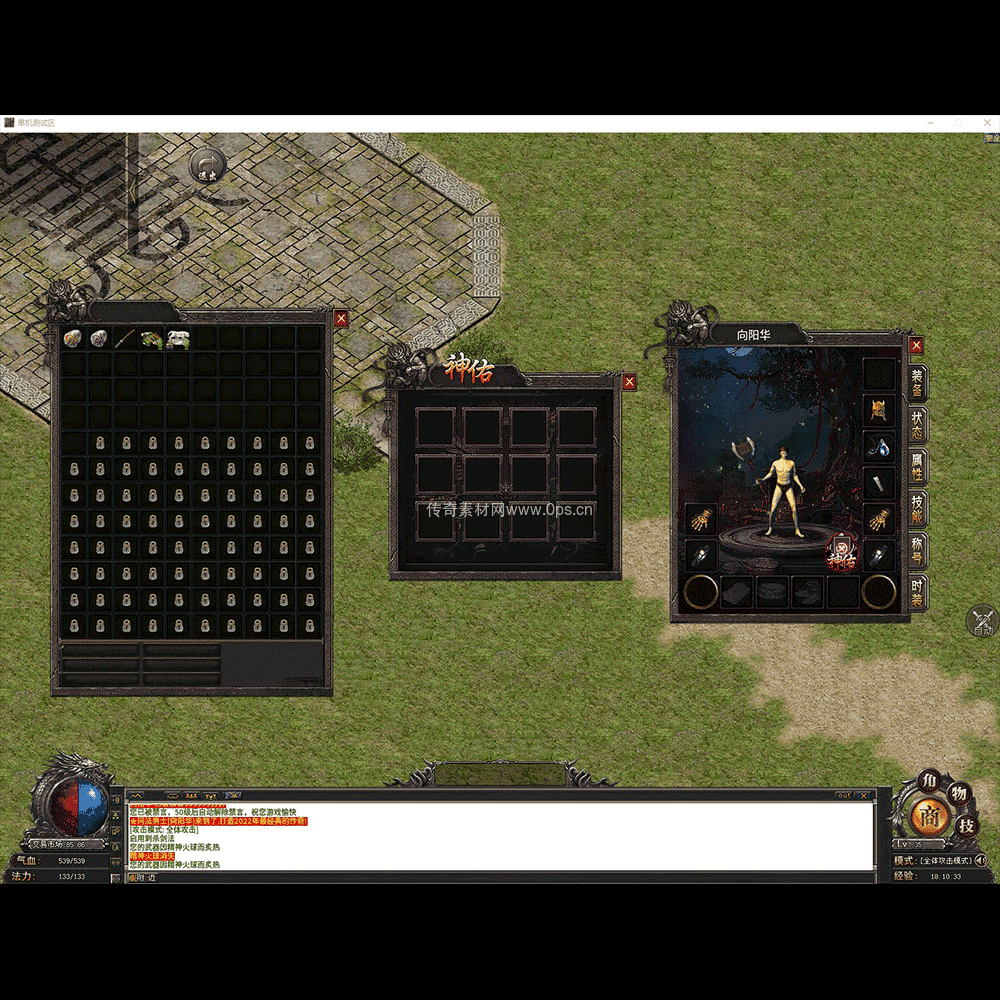Switch to the 装备 equipment tab

(916, 384)
